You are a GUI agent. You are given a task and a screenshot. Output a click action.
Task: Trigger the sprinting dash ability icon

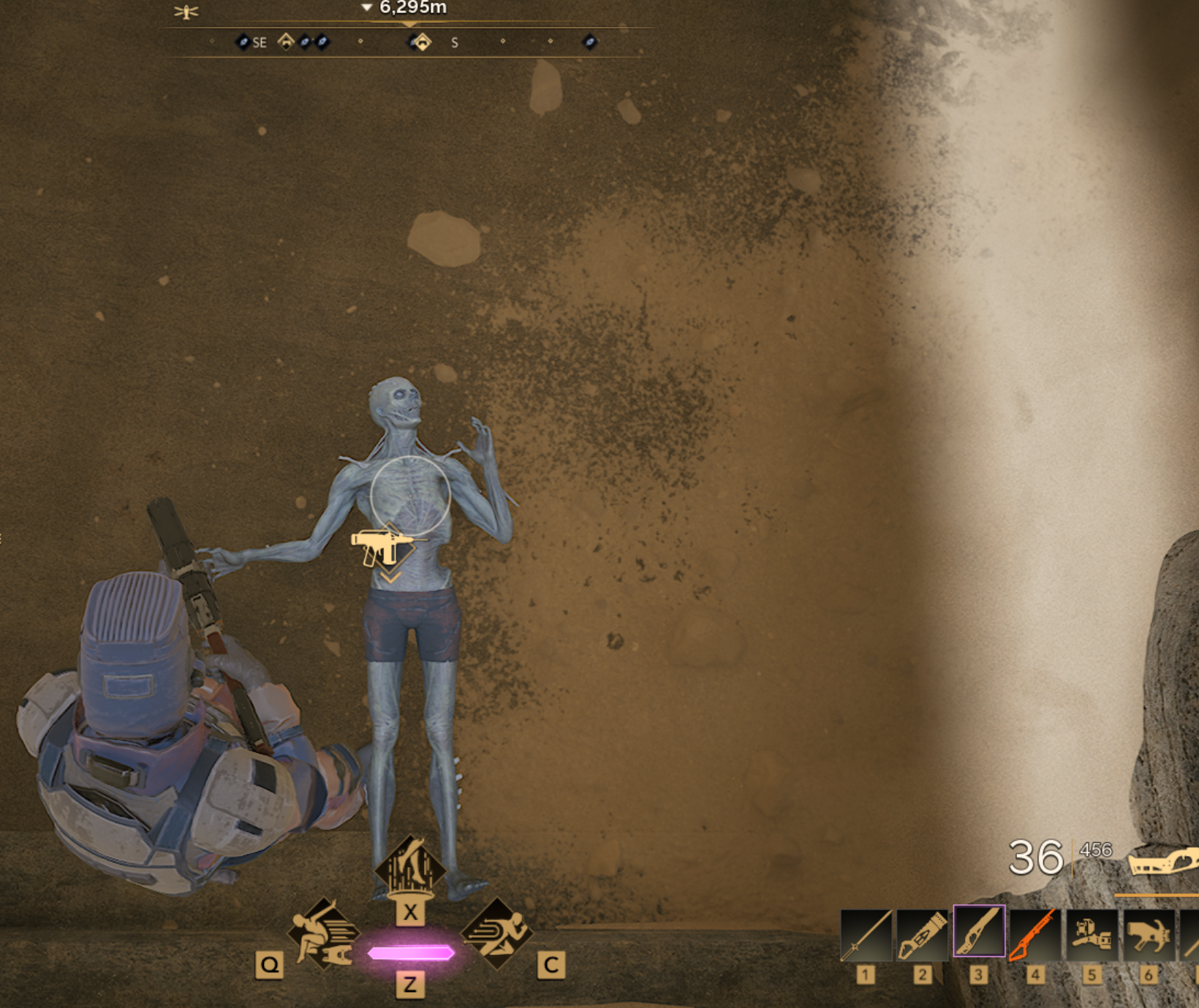[x=497, y=933]
